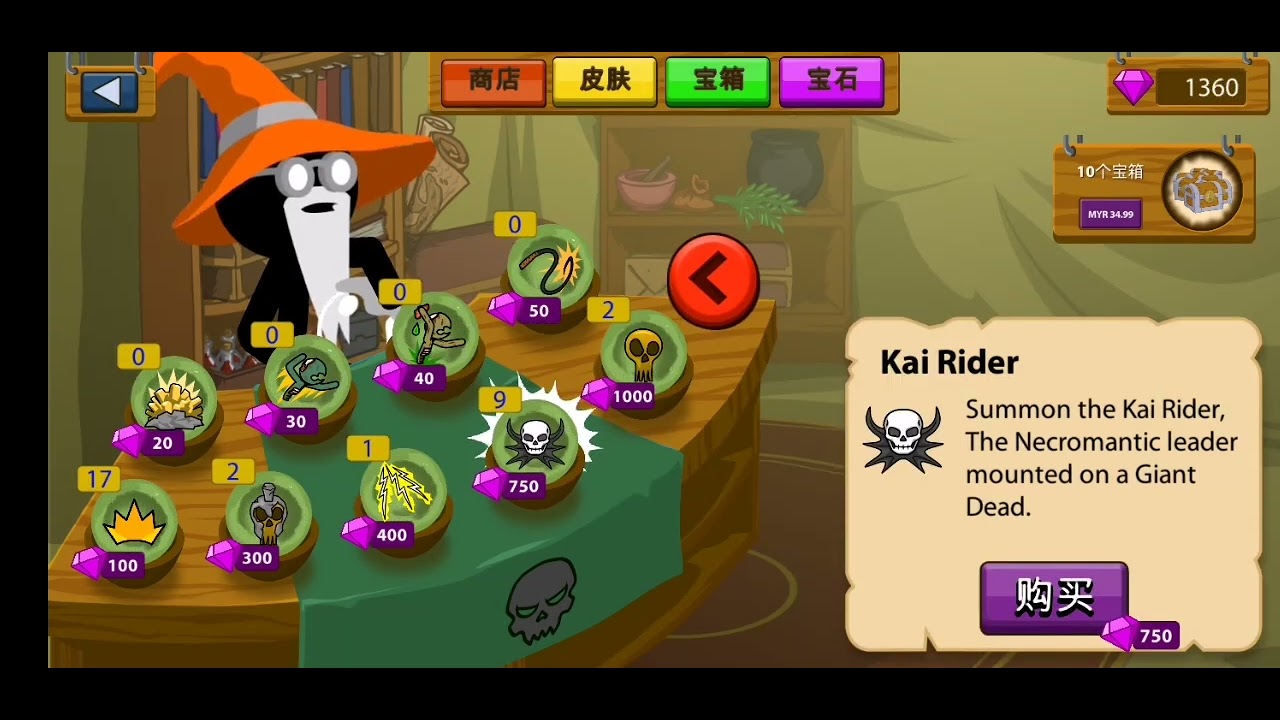The height and width of the screenshot is (720, 1280).
Task: Click the red round back arrow button
Action: point(713,281)
